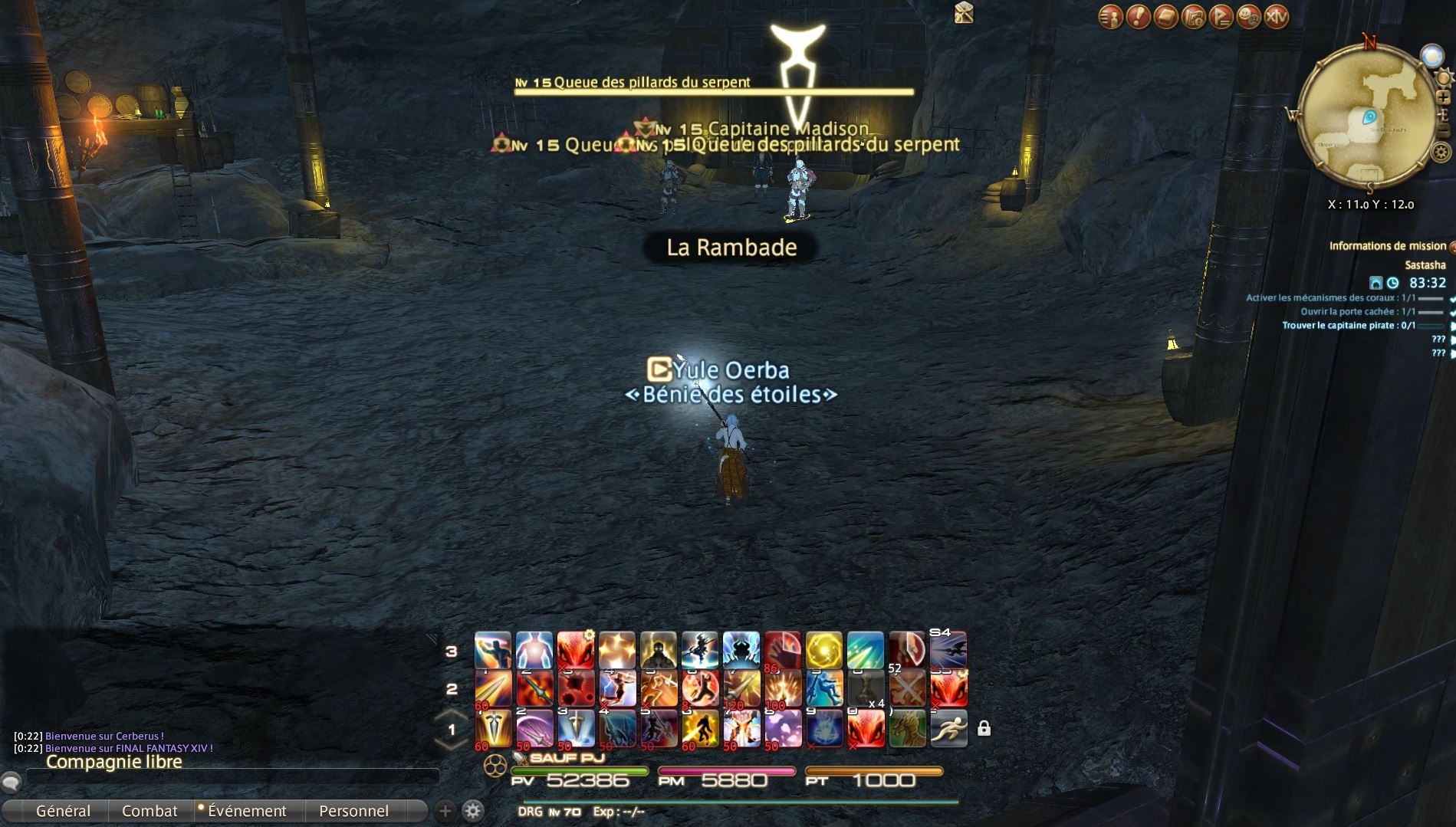Click the Trouver le capitaine pirate objective

click(1349, 326)
